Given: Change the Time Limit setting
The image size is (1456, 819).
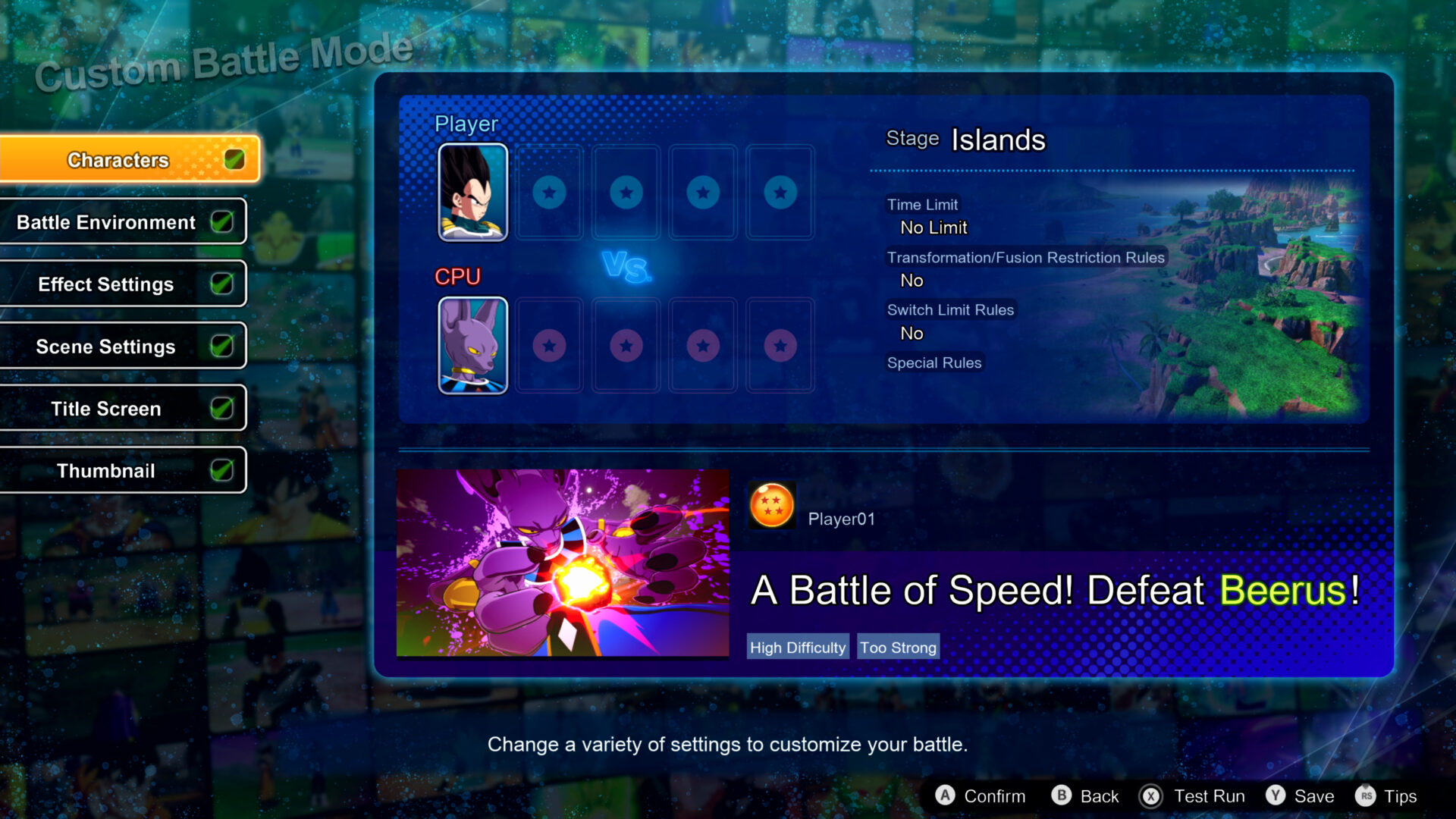Looking at the screenshot, I should pyautogui.click(x=933, y=227).
